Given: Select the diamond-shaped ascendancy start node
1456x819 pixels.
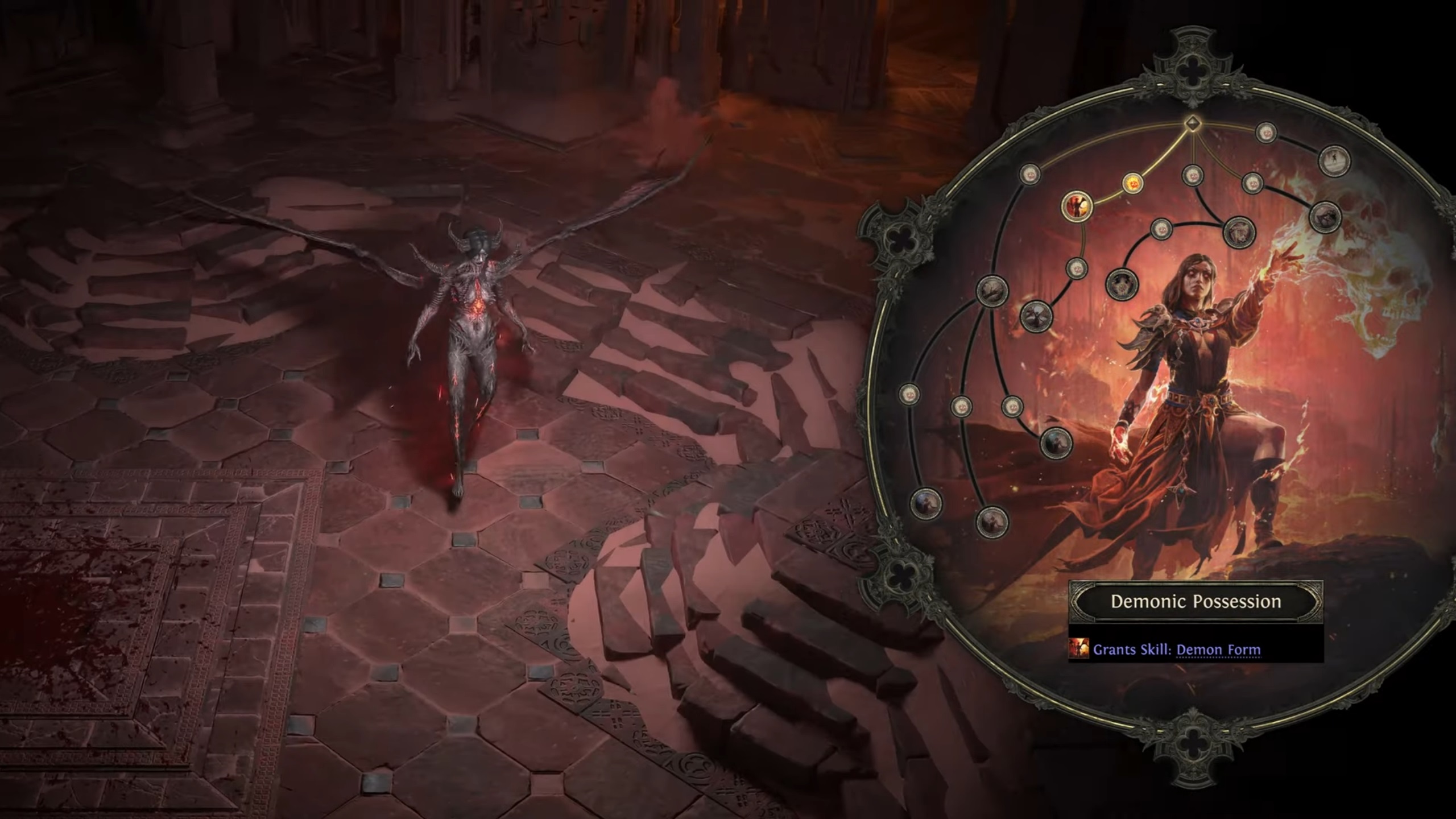Looking at the screenshot, I should (x=1193, y=125).
